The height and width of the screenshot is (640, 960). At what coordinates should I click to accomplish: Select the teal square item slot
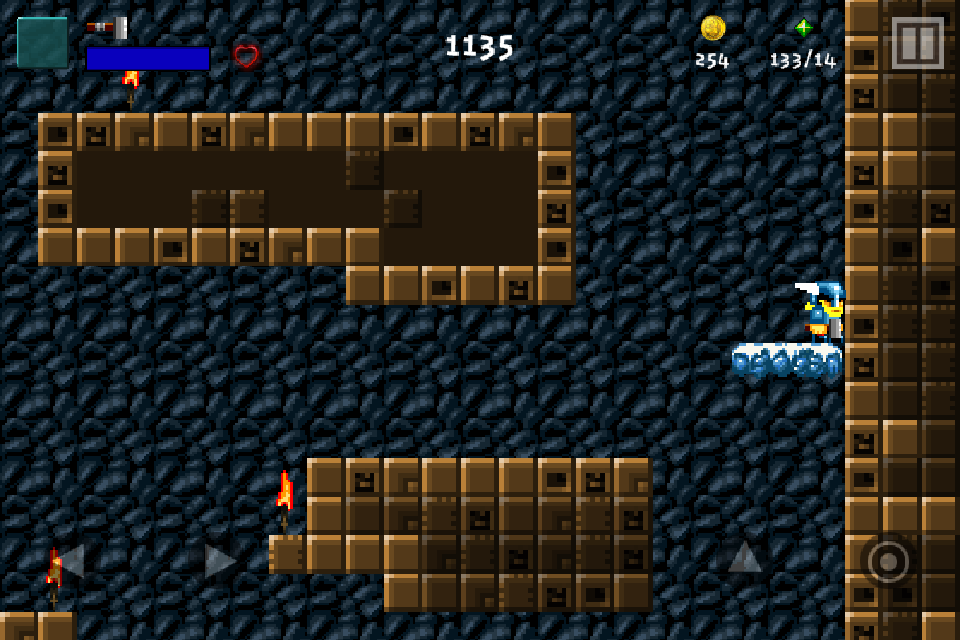click(x=43, y=43)
